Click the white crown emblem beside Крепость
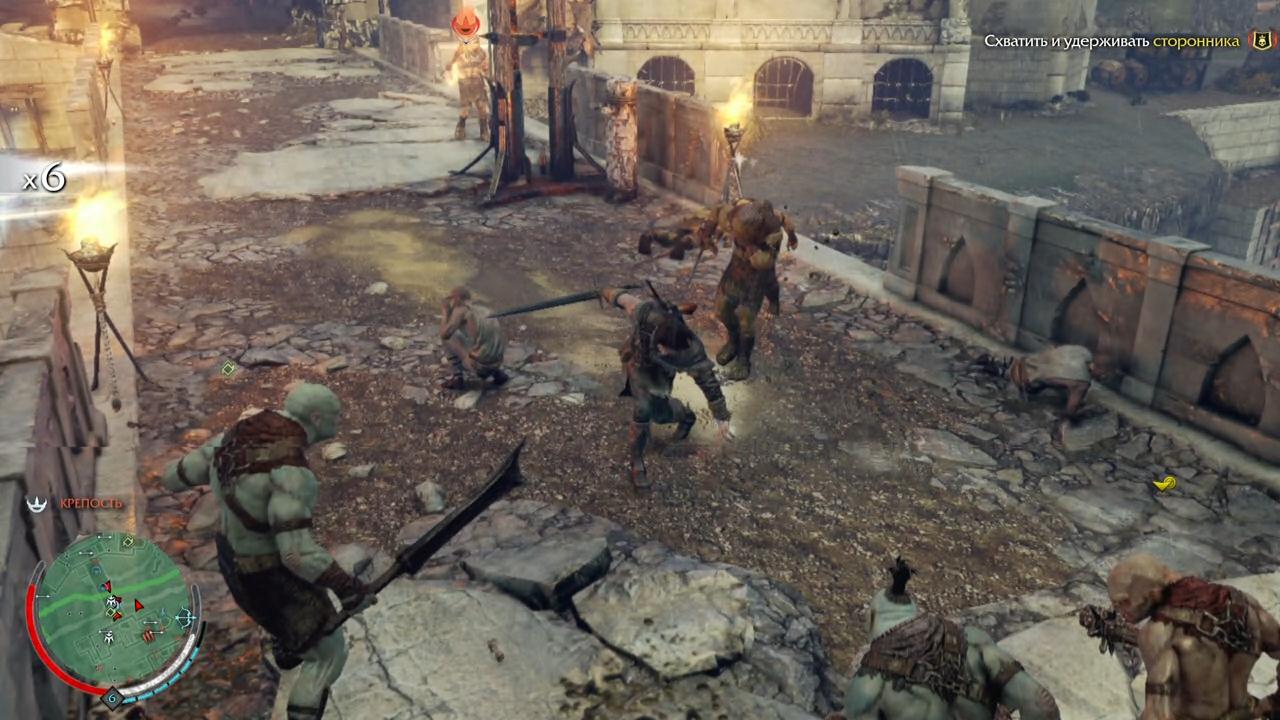 pos(37,503)
